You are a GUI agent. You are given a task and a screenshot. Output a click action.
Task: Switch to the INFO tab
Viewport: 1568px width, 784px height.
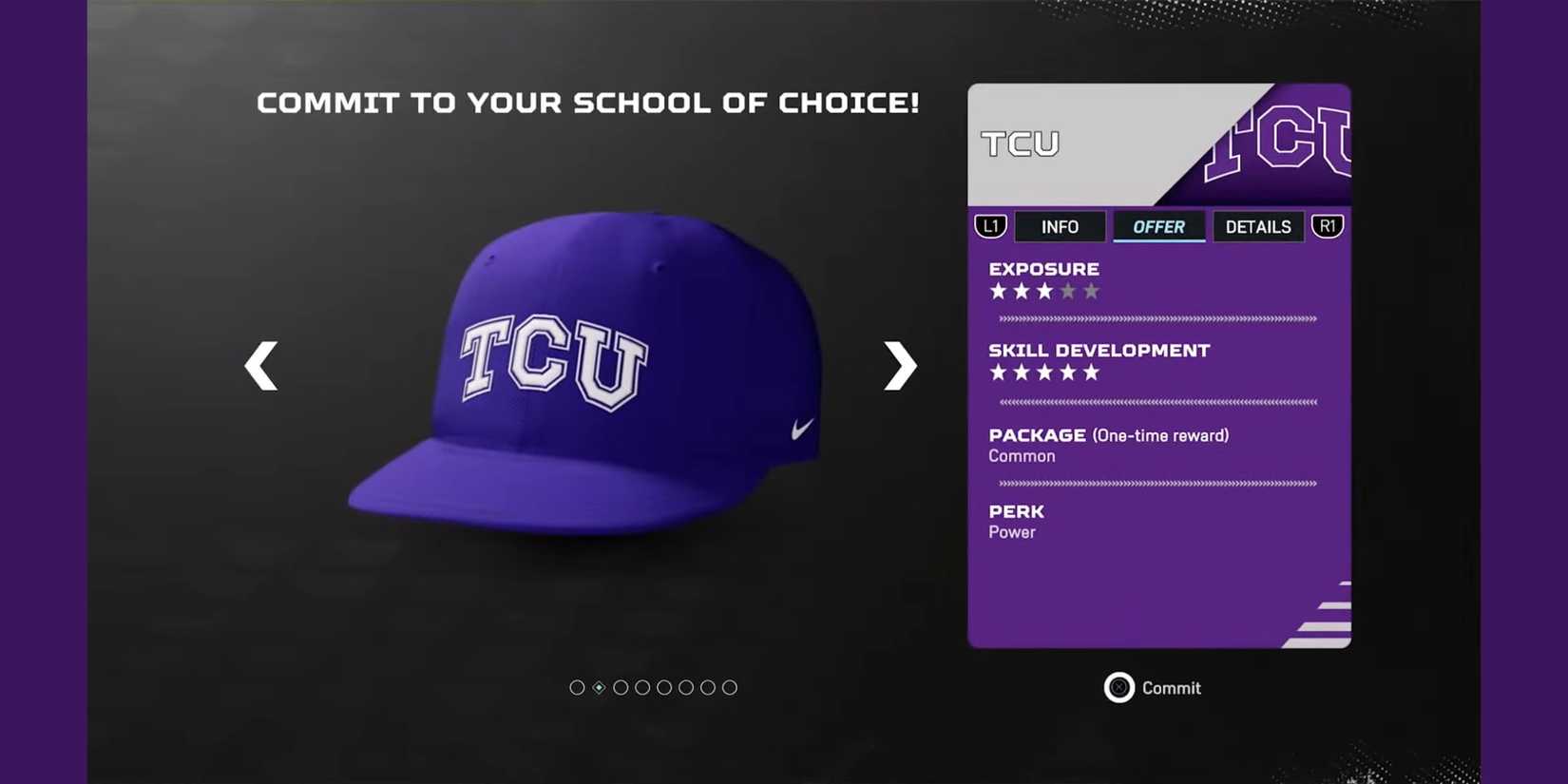pyautogui.click(x=1060, y=226)
